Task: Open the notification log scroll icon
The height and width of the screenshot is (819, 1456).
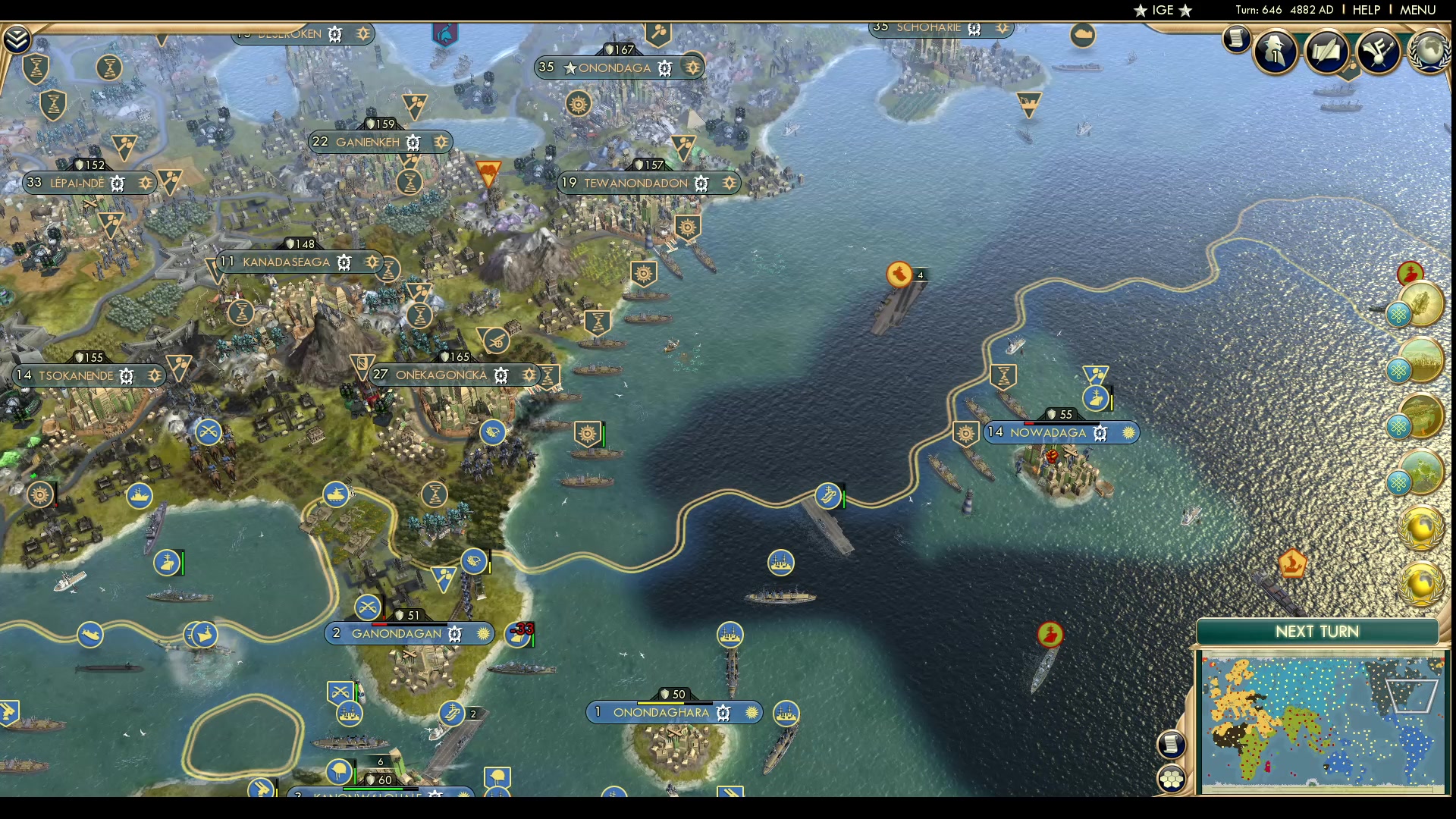Action: tap(1236, 40)
